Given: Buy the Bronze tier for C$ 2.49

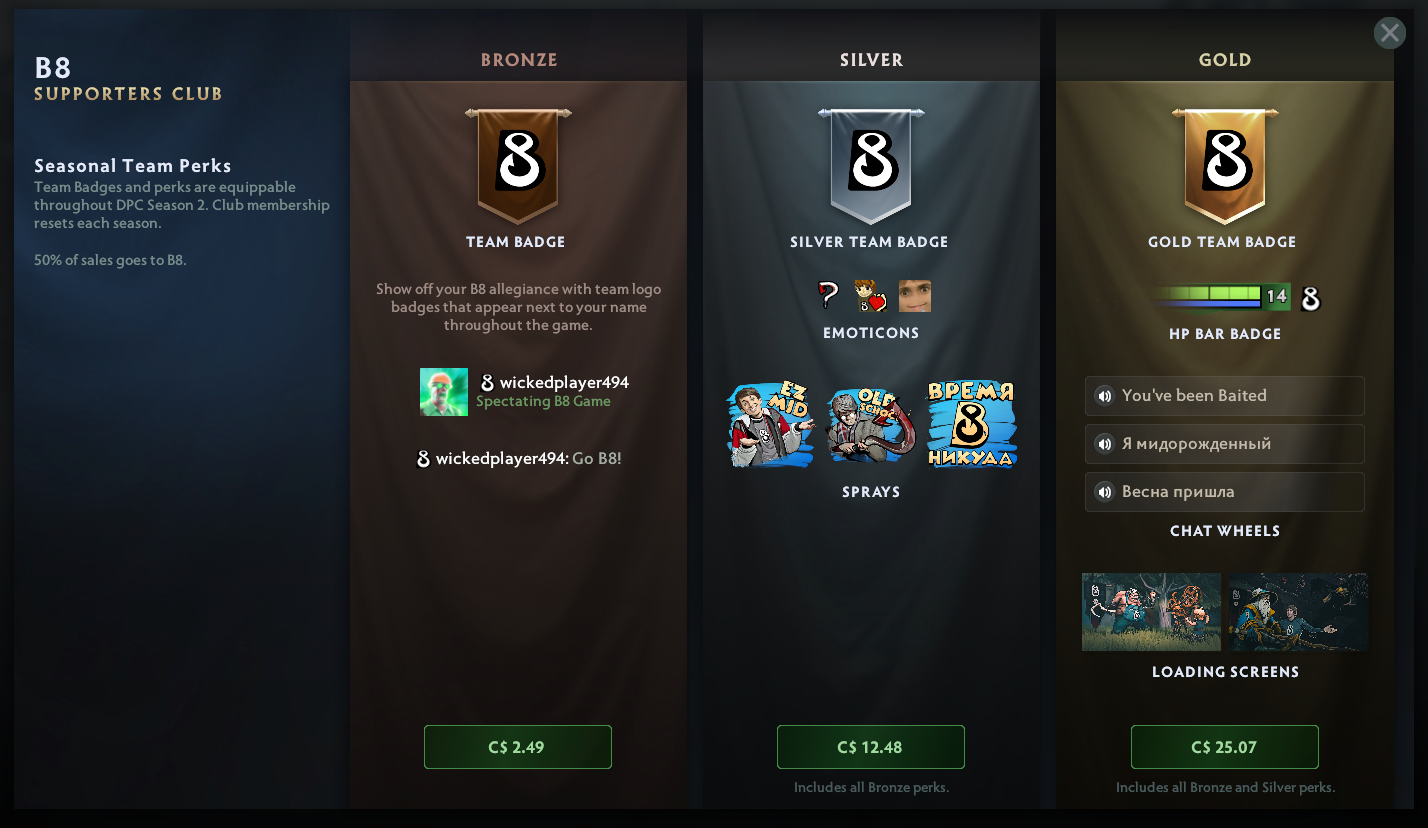Looking at the screenshot, I should 517,747.
